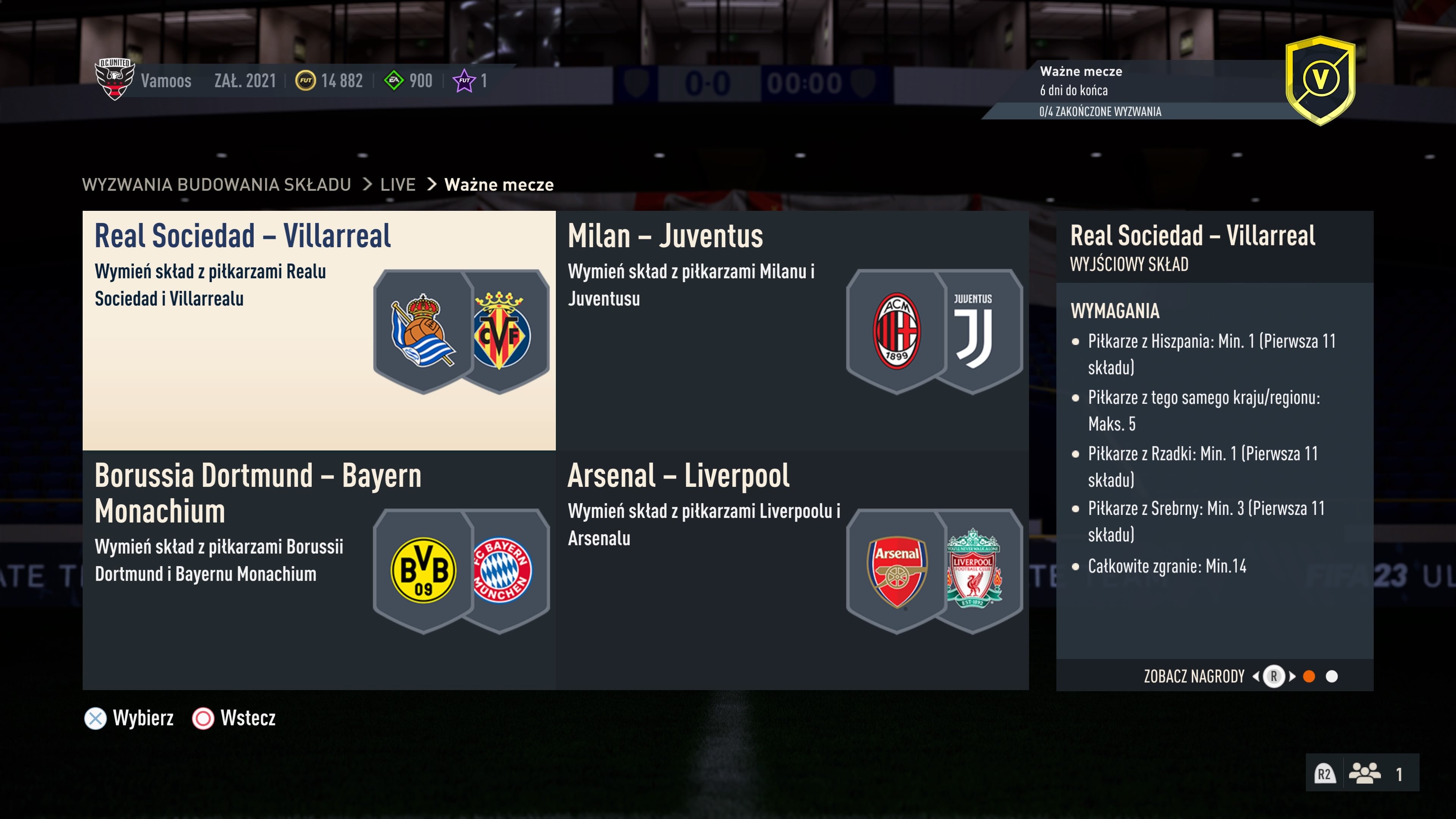Select the Real Sociedad – Villarreal challenge

(319, 330)
